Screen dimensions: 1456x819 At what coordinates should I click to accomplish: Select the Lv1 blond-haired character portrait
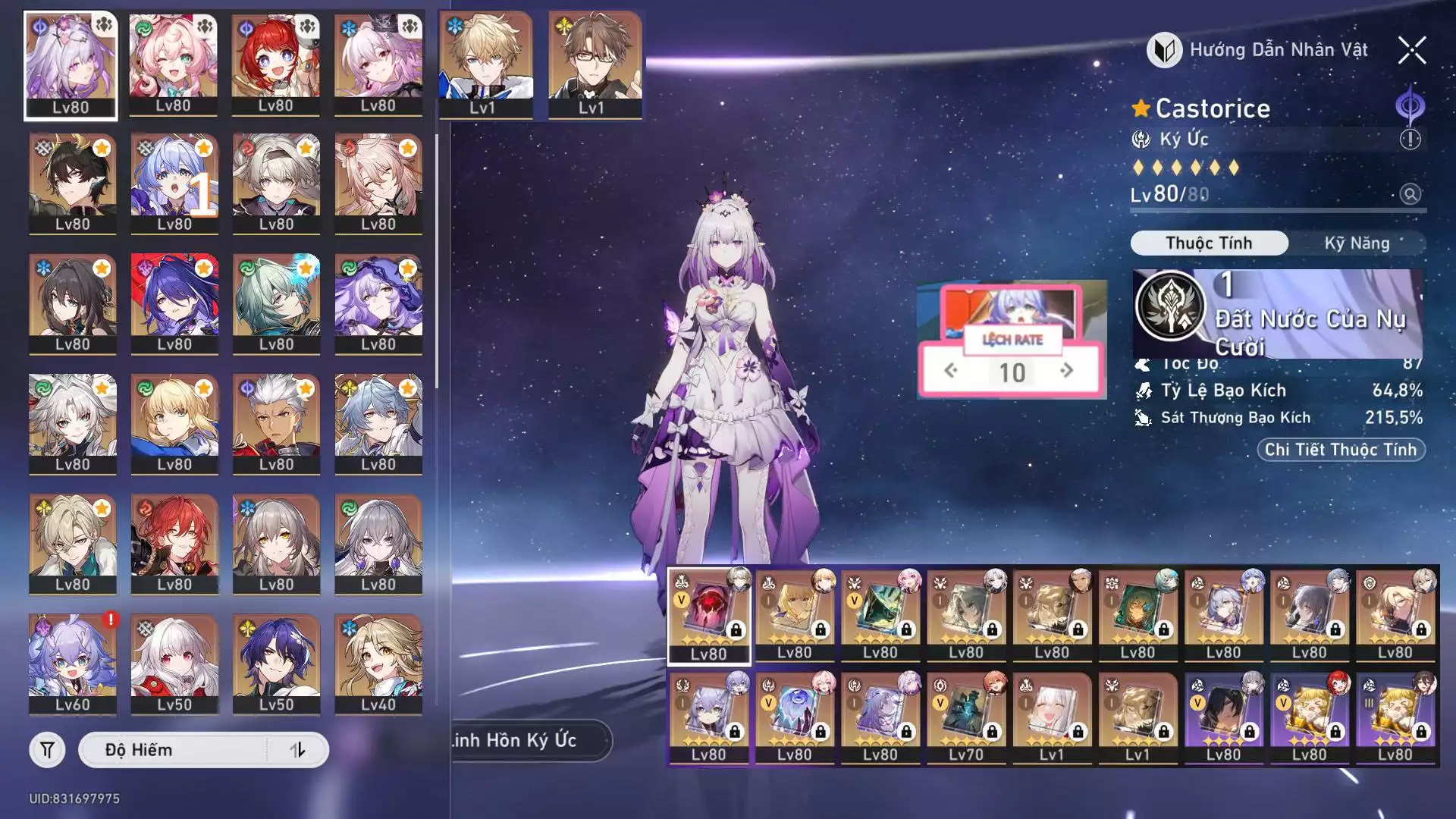click(x=485, y=65)
